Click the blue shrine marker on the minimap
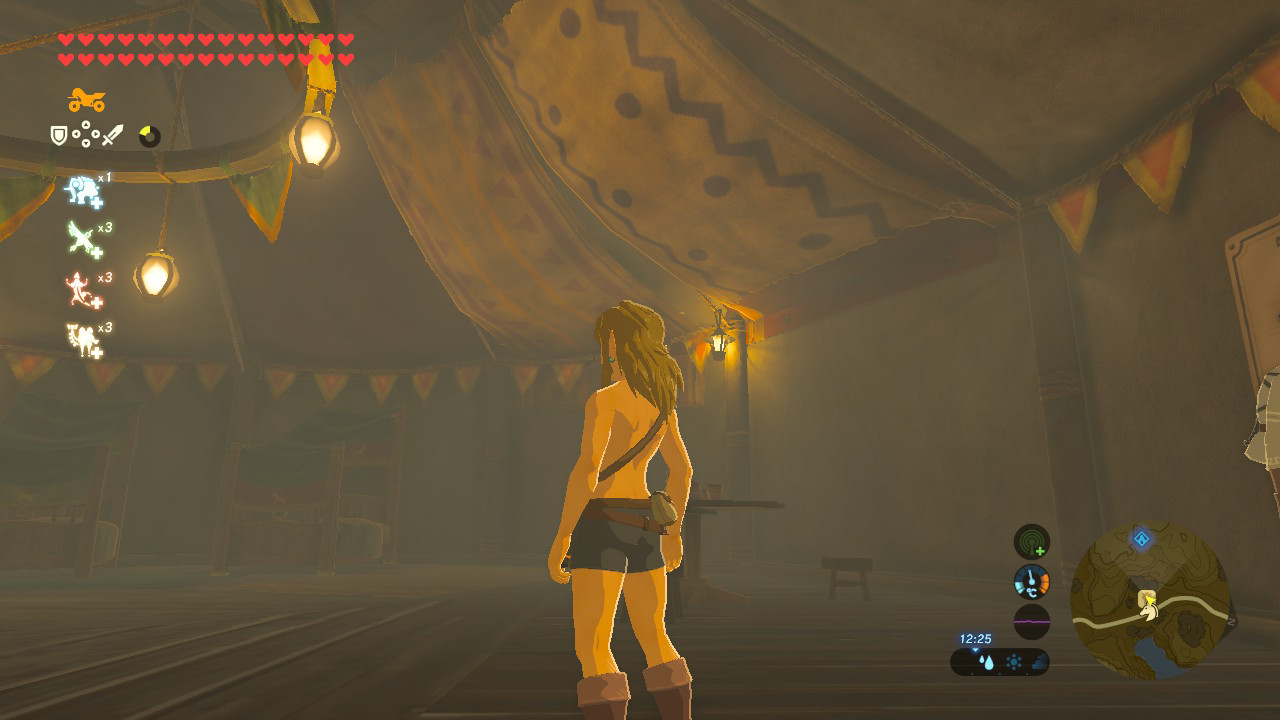Viewport: 1280px width, 720px height. click(x=1141, y=538)
